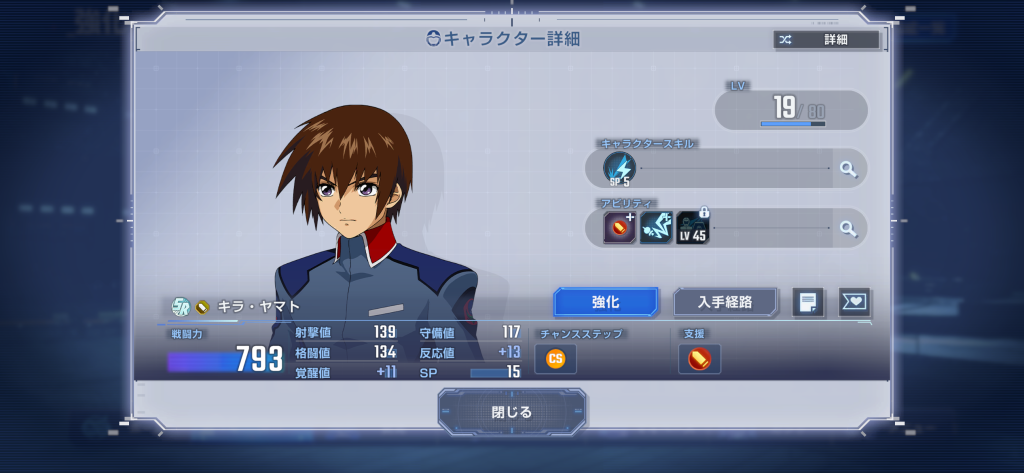This screenshot has height=473, width=1024.
Task: Click the heart message icon button
Action: pos(854,302)
